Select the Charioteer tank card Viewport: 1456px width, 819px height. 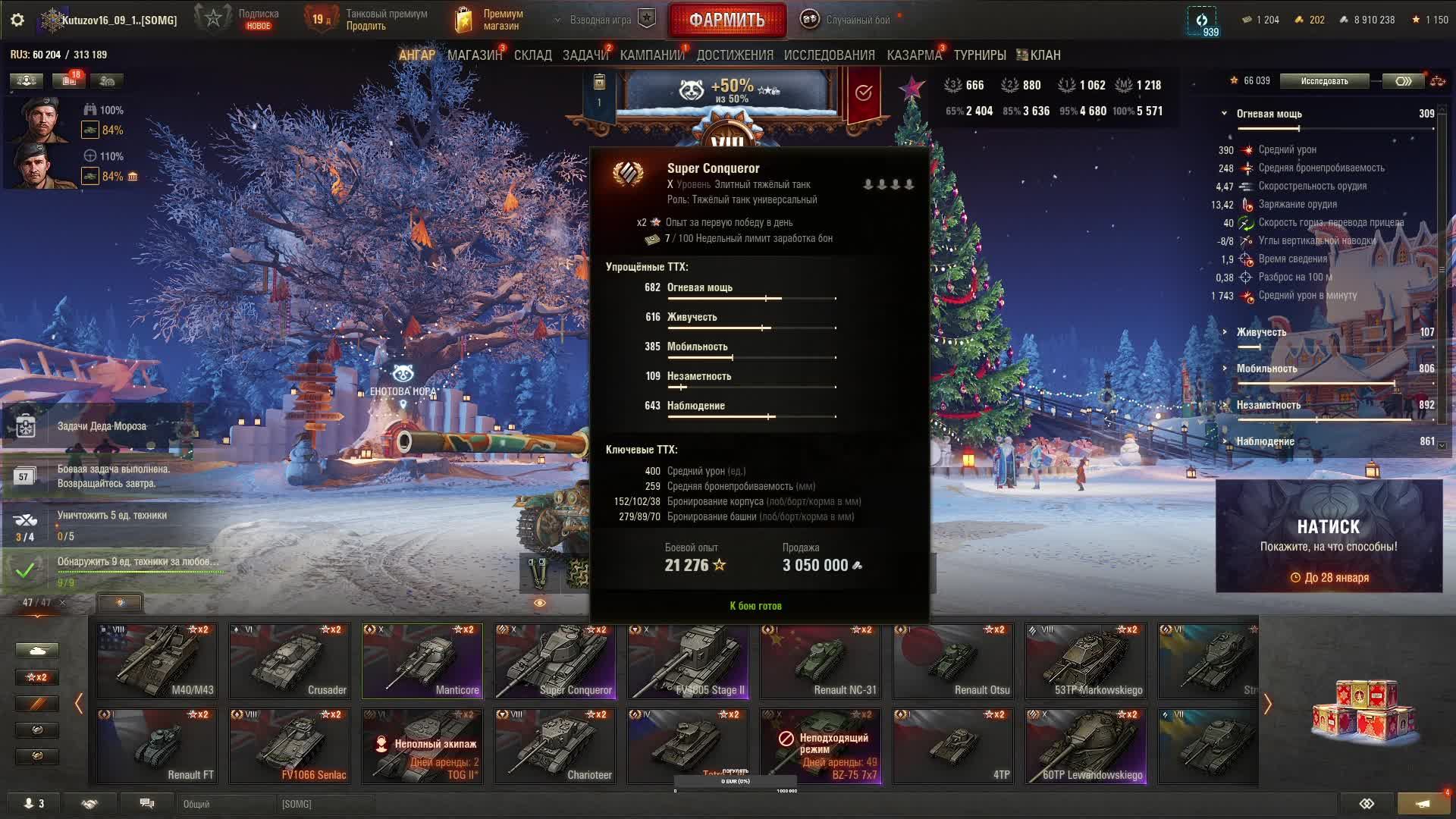click(555, 746)
